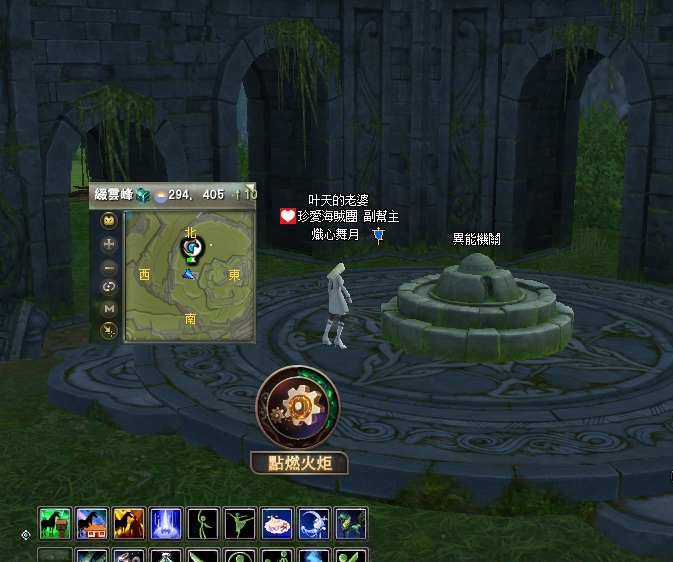Click the minimap's zoom-out minus button
This screenshot has width=673, height=562.
[x=109, y=266]
